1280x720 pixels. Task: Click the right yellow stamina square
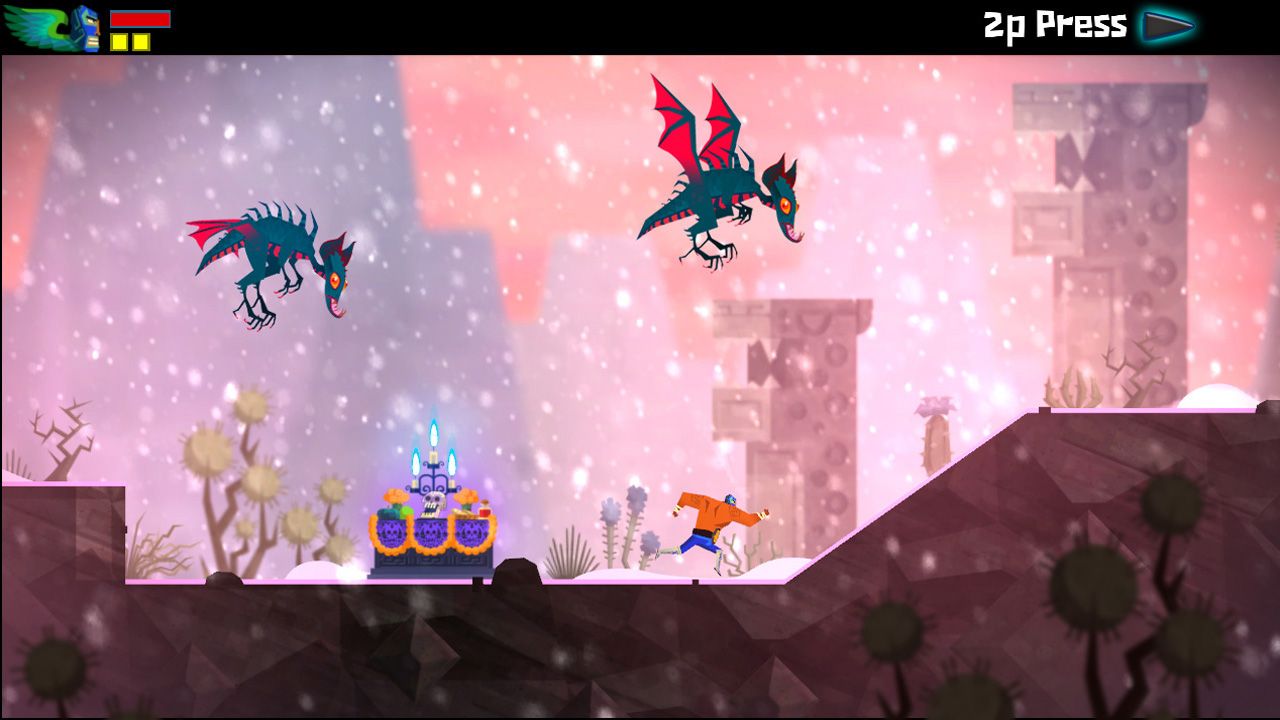pyautogui.click(x=143, y=43)
